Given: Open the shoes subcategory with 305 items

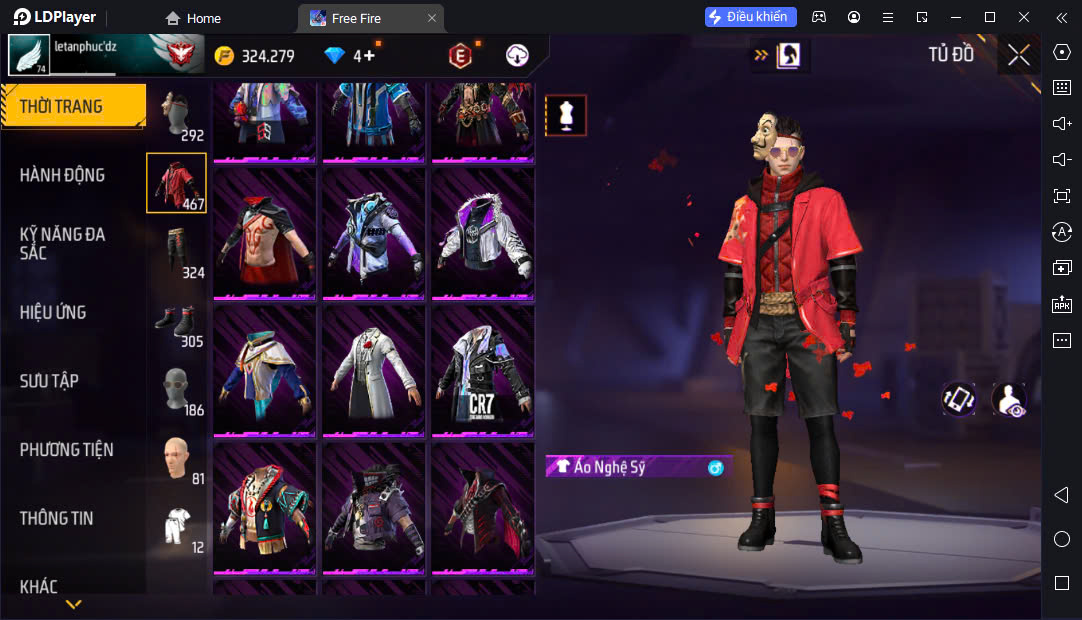Looking at the screenshot, I should click(177, 322).
